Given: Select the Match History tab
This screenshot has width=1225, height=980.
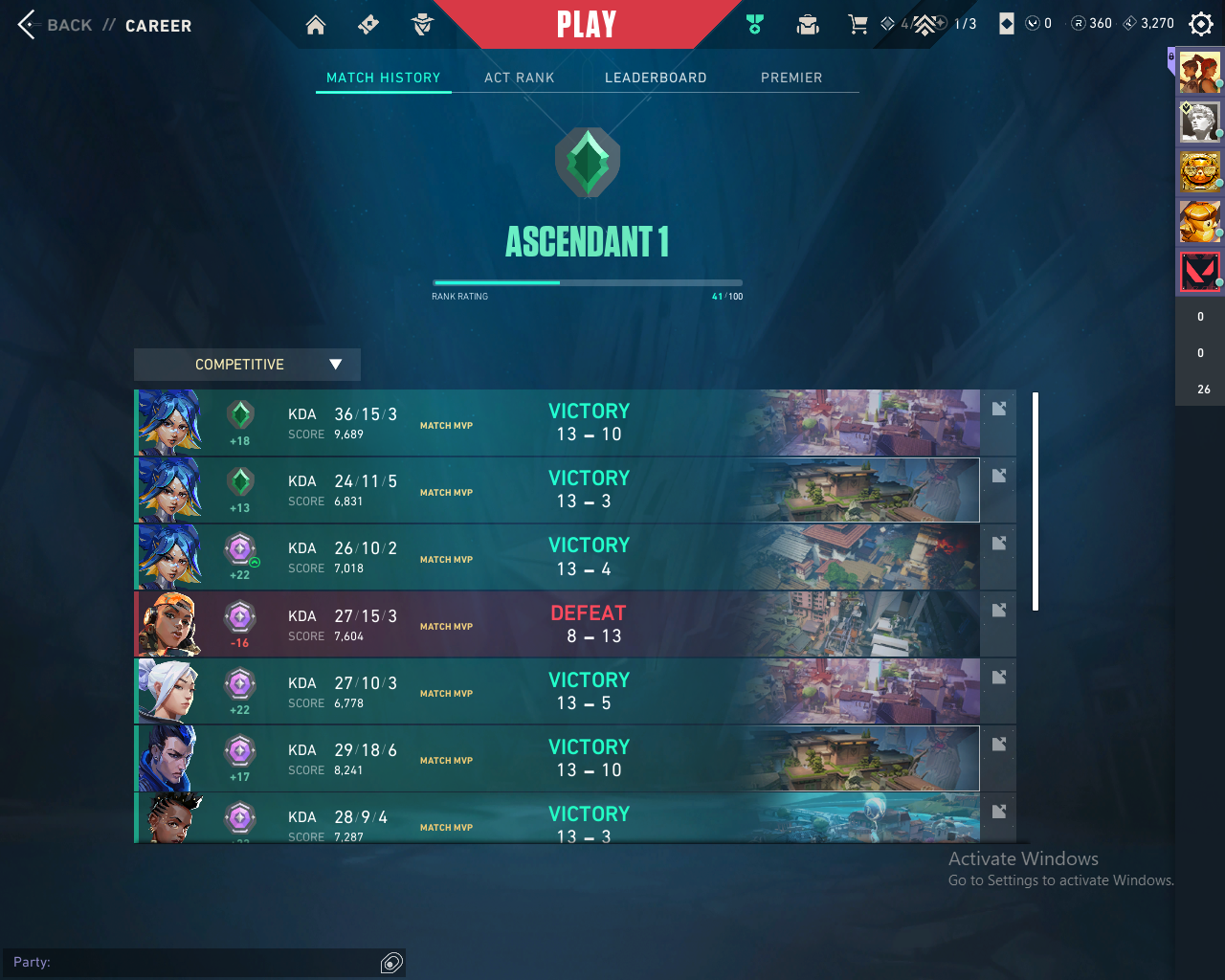Looking at the screenshot, I should (x=384, y=78).
